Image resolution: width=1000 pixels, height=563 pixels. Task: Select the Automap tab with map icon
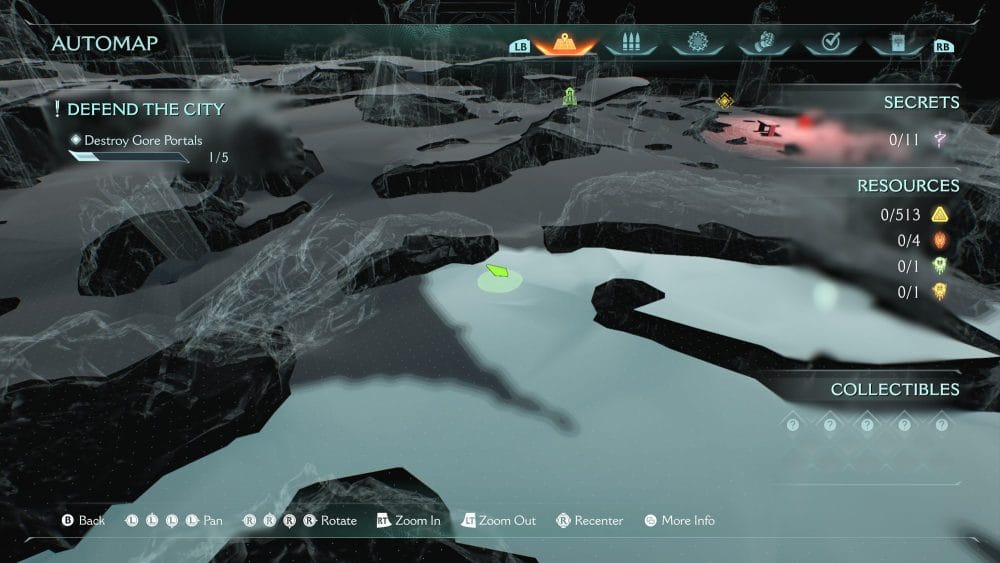tap(566, 43)
